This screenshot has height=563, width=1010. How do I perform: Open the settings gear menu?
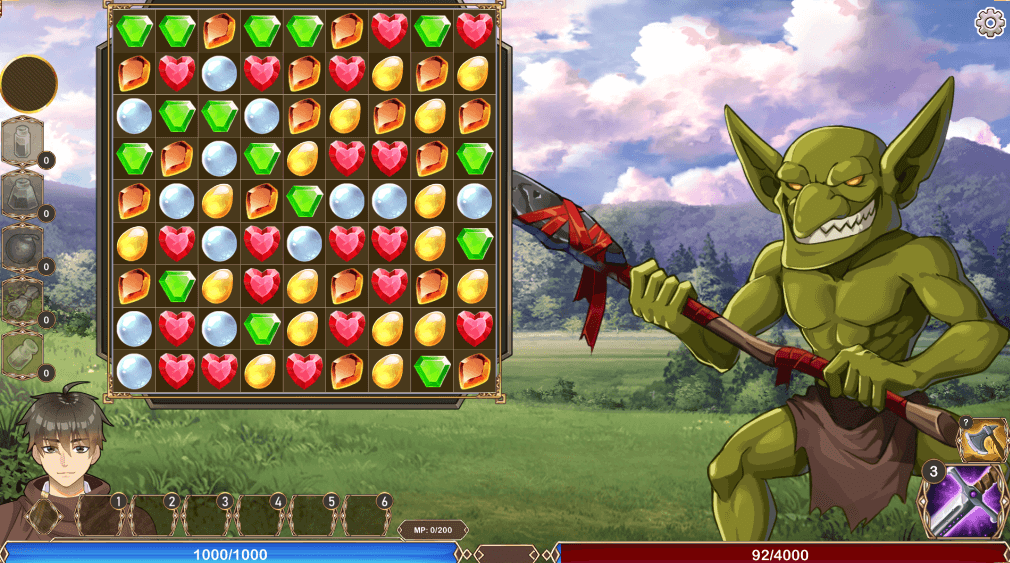[989, 22]
